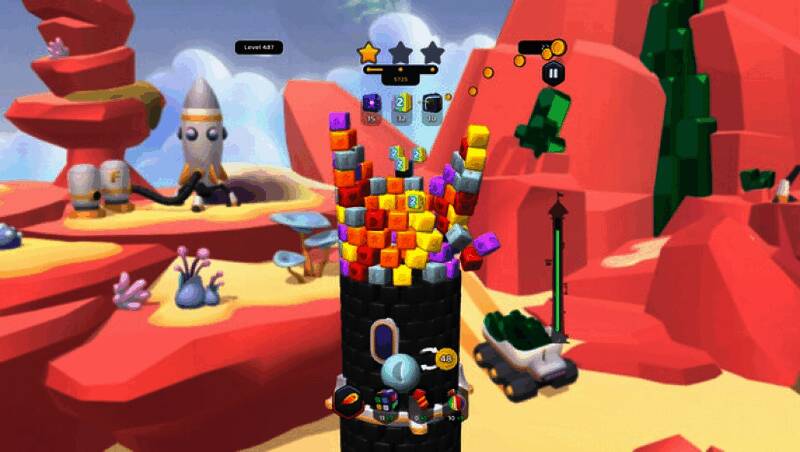Click the purple cube objective icon
Image resolution: width=800 pixels, height=452 pixels.
(x=370, y=103)
